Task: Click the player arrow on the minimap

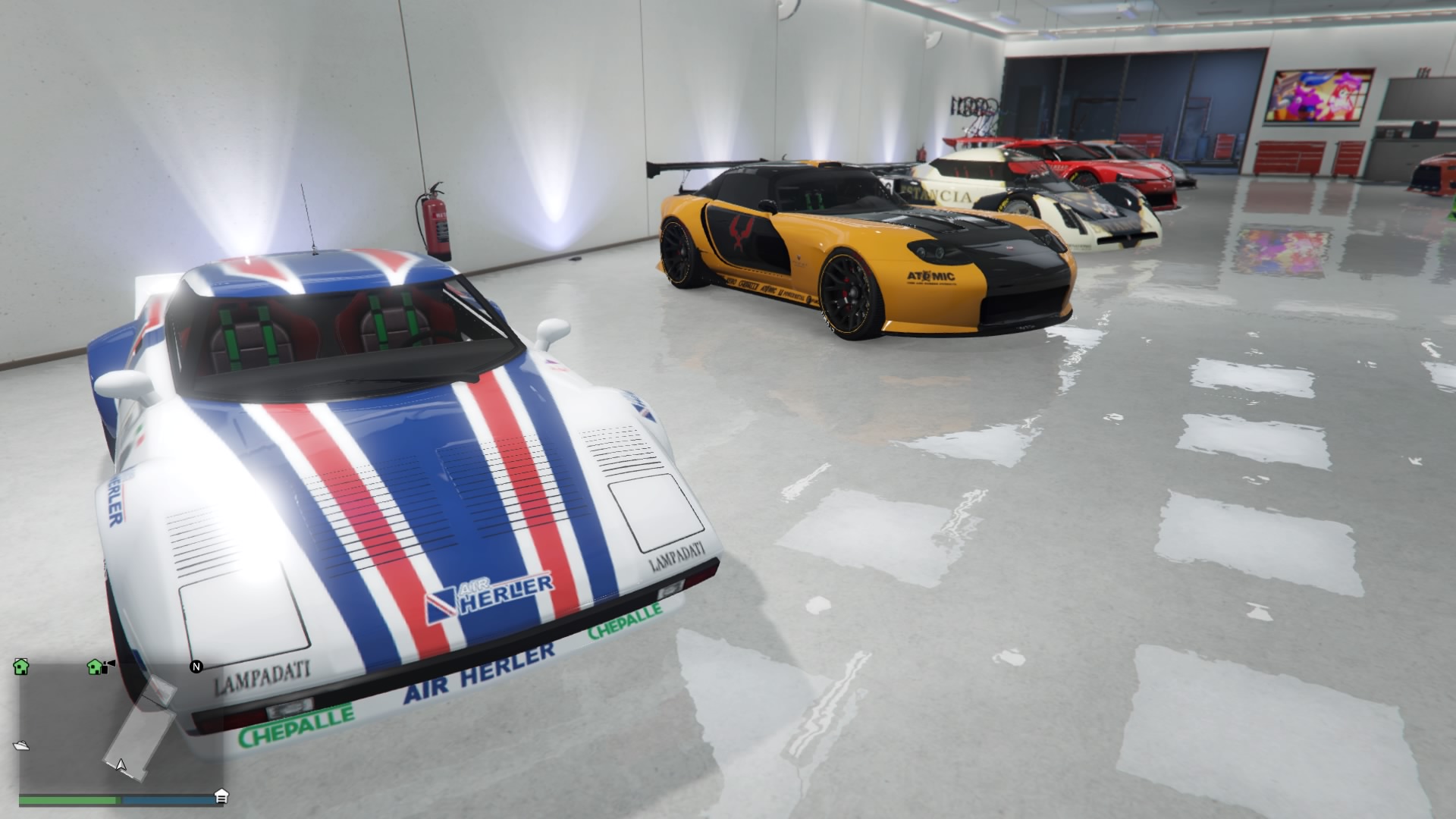Action: pos(121,764)
